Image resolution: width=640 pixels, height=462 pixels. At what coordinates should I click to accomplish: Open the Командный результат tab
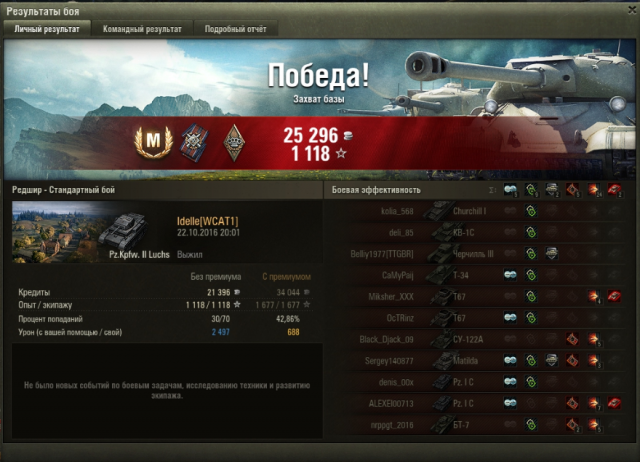[x=142, y=30]
